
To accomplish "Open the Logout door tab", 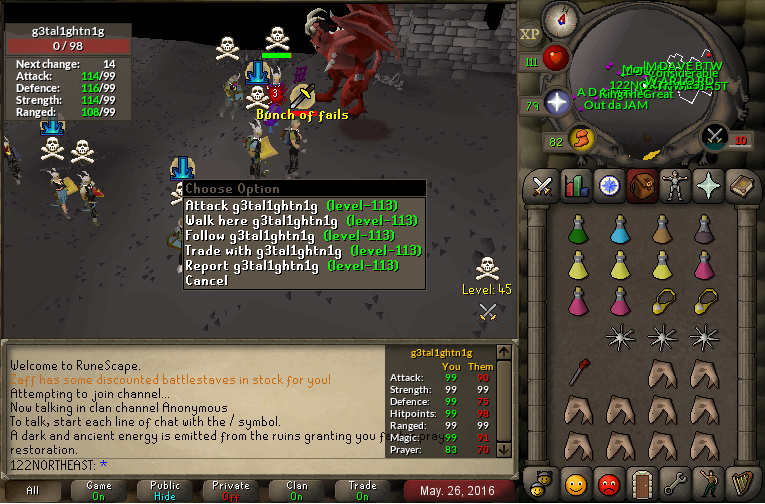I will [x=641, y=485].
